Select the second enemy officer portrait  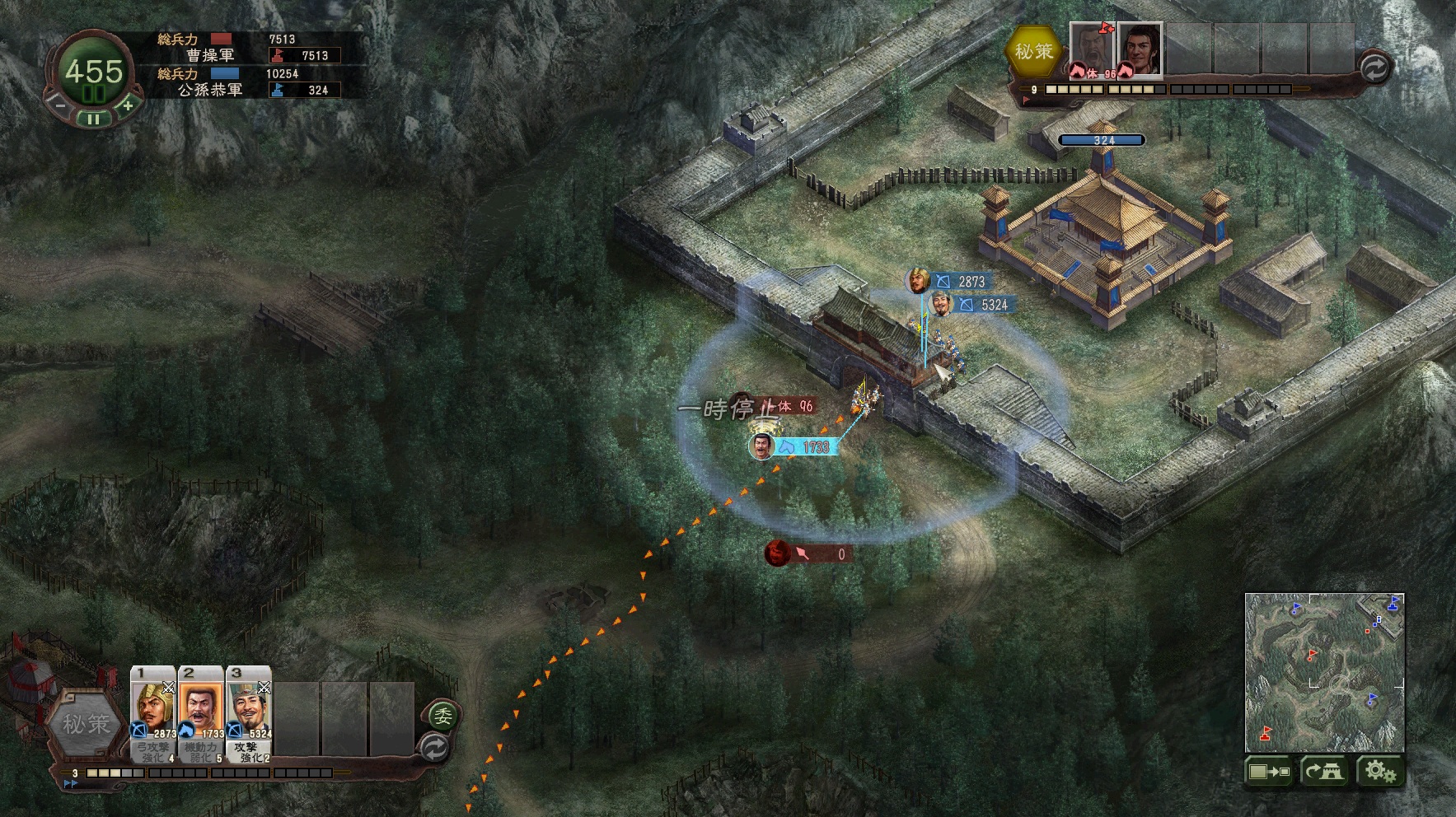(1140, 49)
